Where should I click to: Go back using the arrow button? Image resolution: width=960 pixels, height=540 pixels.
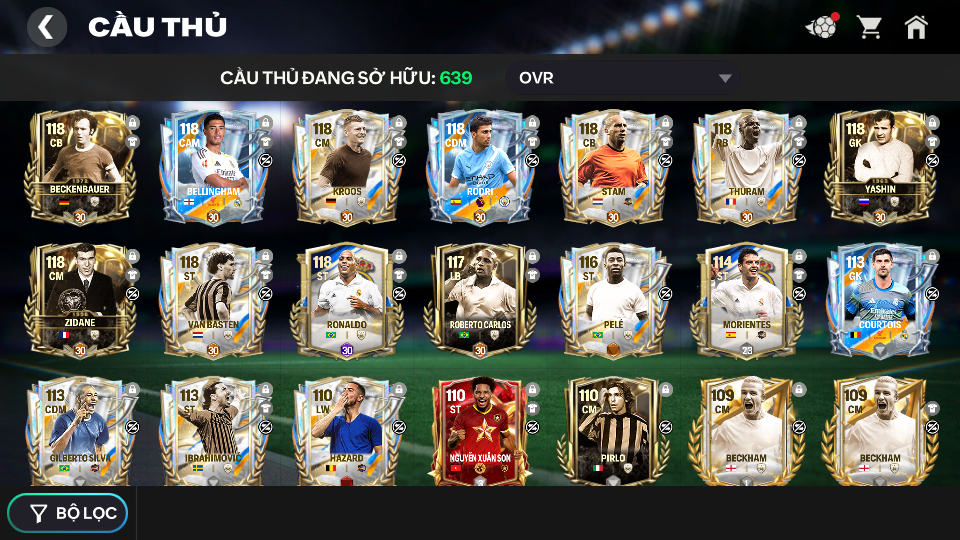pos(46,27)
